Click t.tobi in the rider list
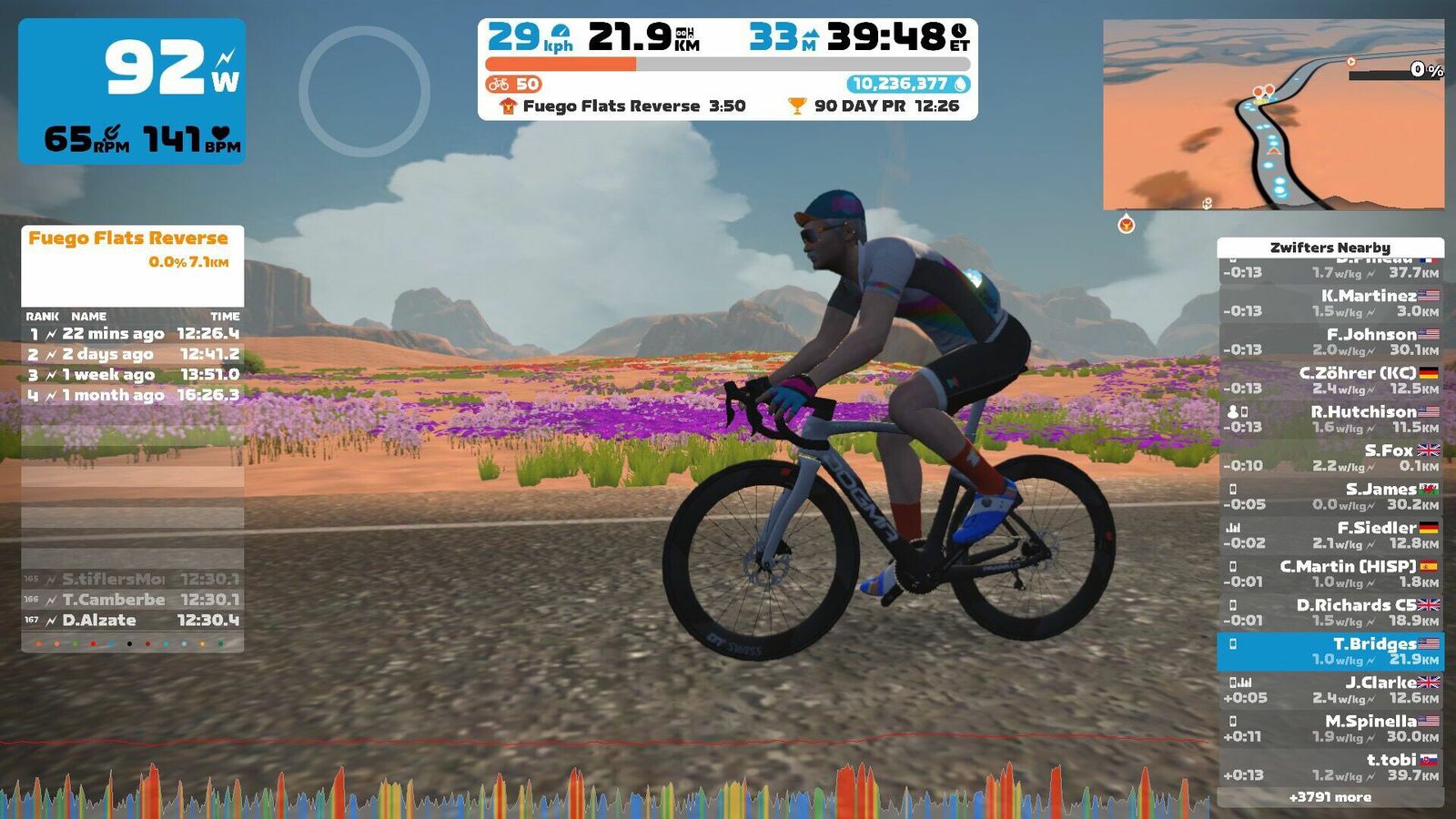Viewport: 1456px width, 819px height. coord(1330,767)
